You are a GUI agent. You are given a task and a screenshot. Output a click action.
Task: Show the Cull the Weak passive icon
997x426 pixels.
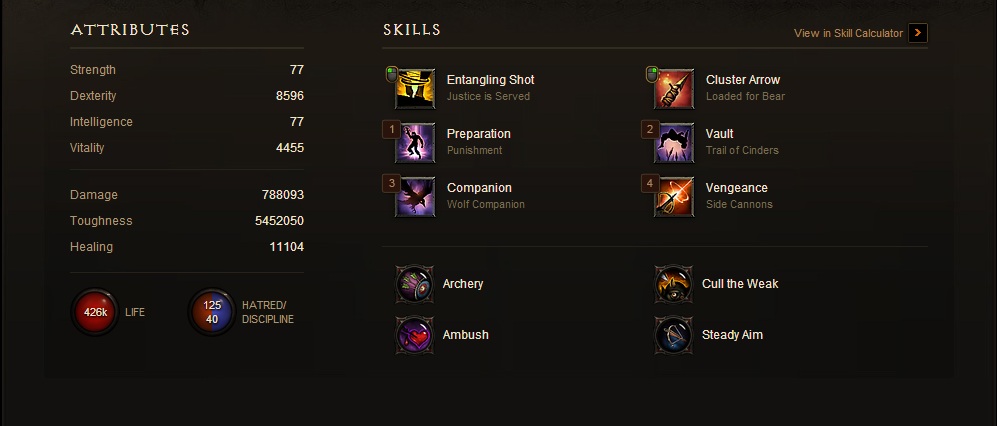point(673,284)
